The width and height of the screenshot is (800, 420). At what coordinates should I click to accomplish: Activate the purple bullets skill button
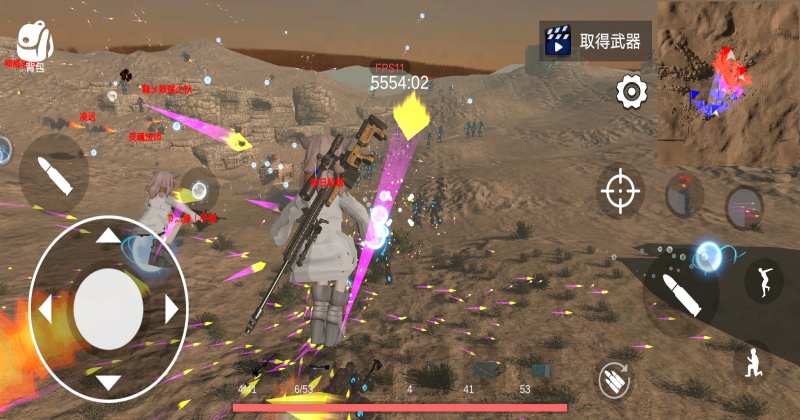(744, 208)
